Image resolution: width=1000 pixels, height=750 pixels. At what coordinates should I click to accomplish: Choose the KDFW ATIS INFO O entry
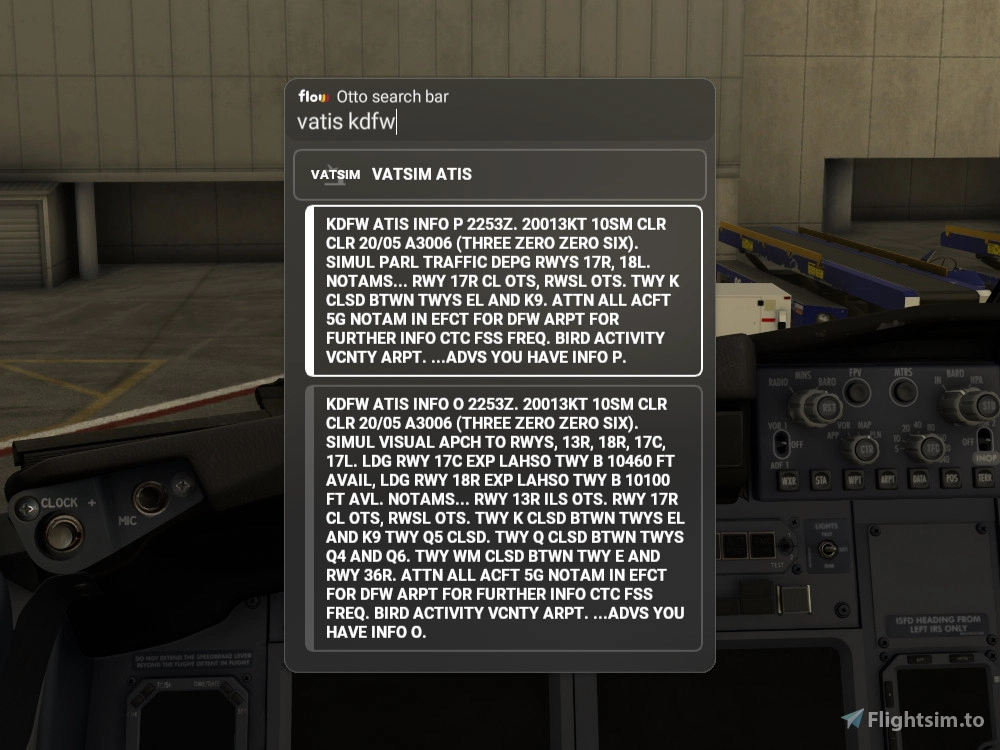click(503, 518)
